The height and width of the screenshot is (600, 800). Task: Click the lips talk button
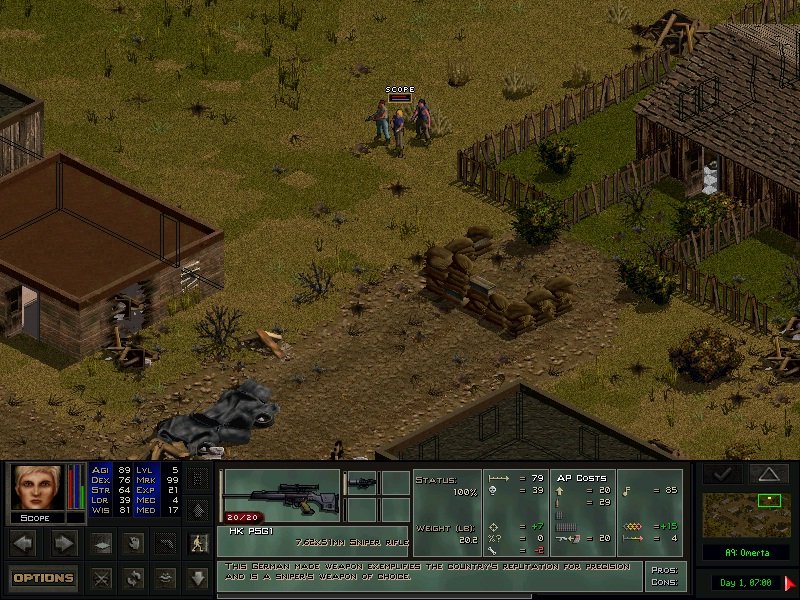166,577
